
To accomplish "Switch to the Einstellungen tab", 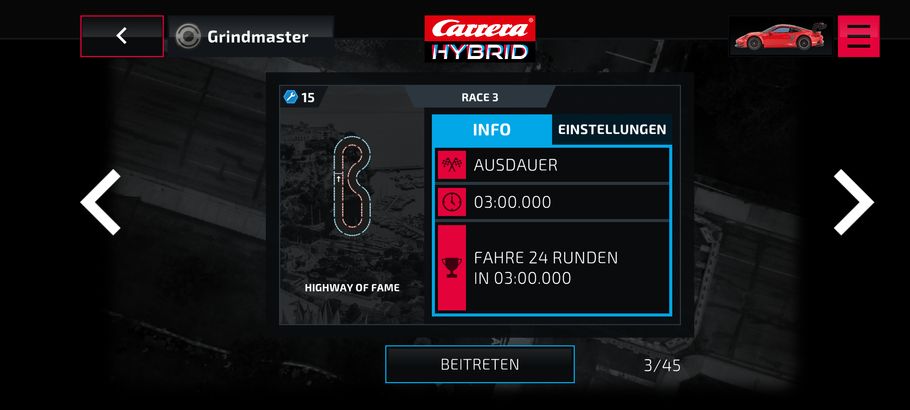I will pos(612,130).
